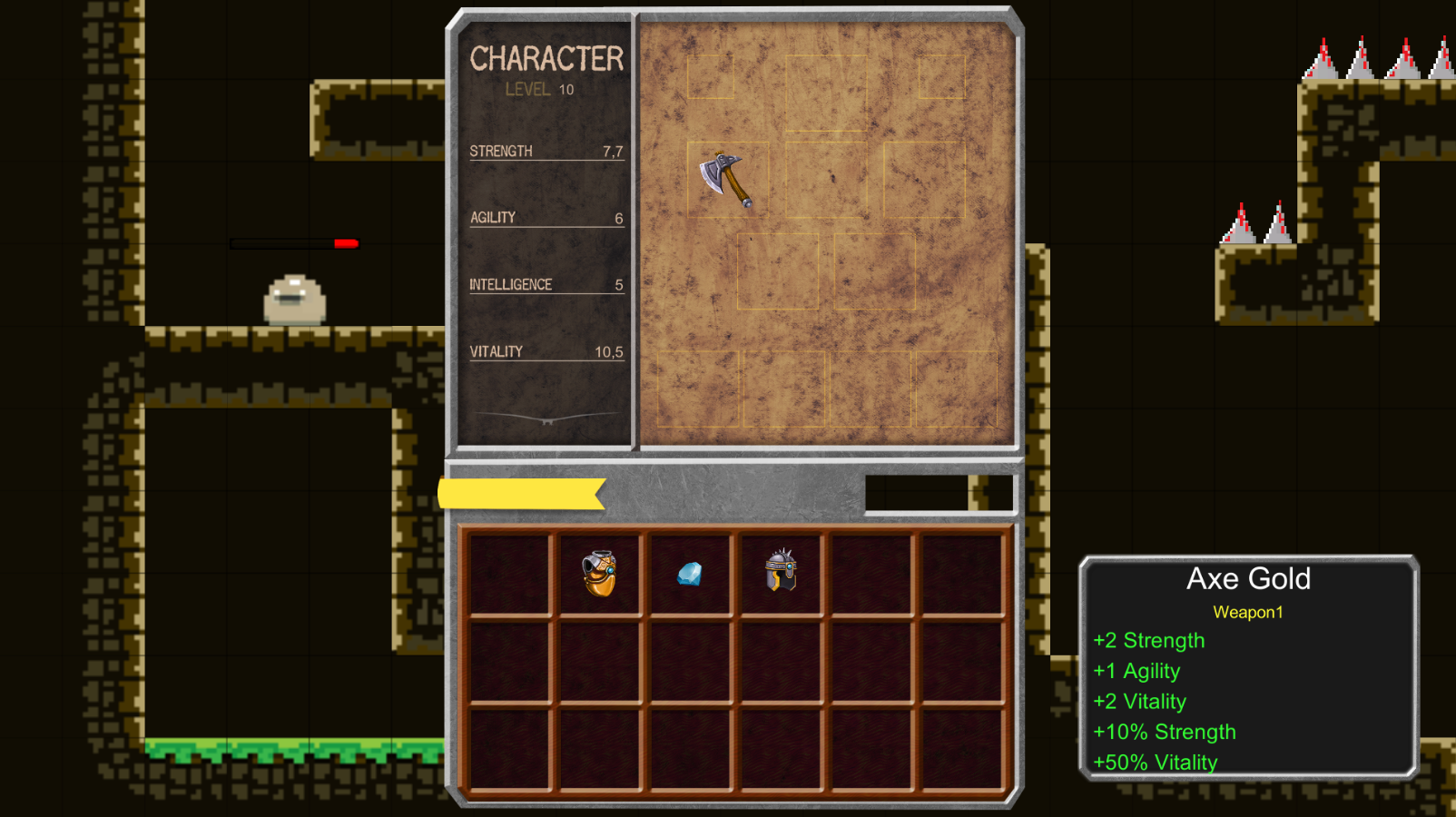Click the Axe Gold tooltip title

tap(1249, 579)
